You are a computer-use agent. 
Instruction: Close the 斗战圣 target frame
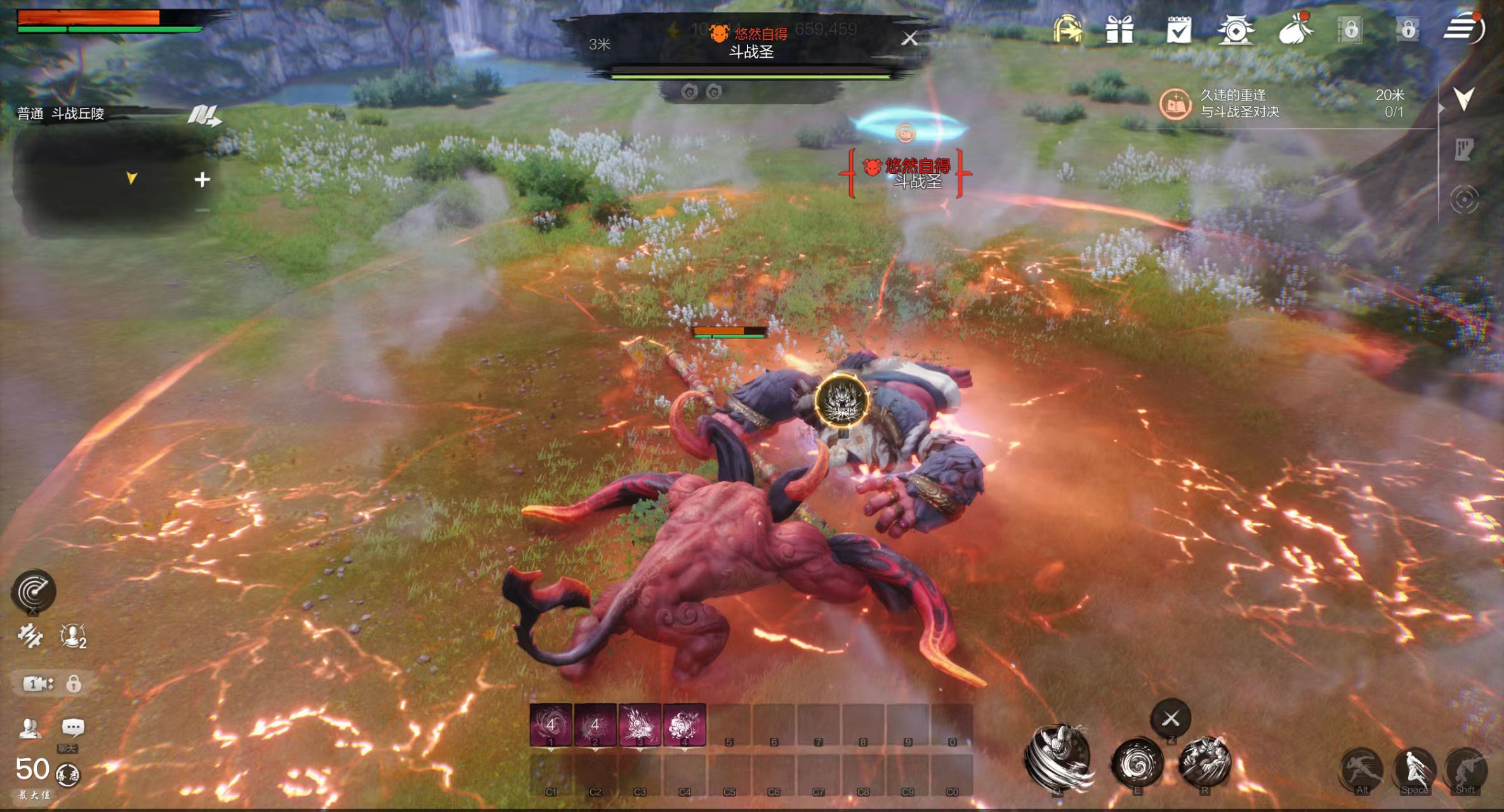[x=909, y=39]
